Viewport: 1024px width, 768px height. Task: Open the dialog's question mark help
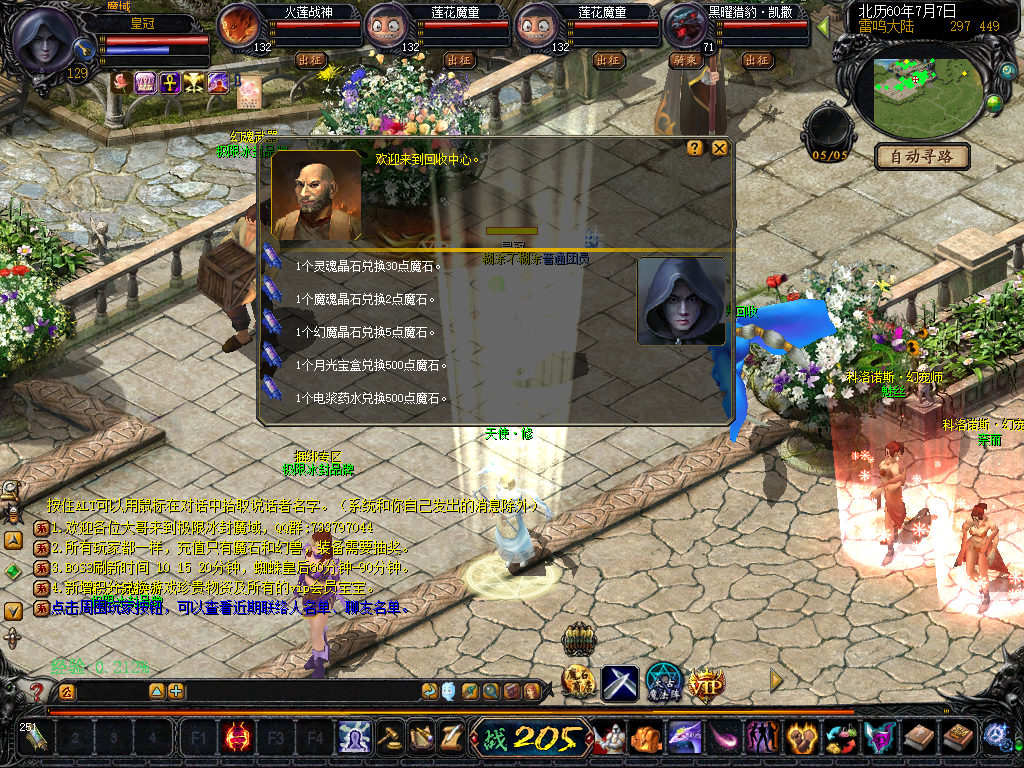695,148
